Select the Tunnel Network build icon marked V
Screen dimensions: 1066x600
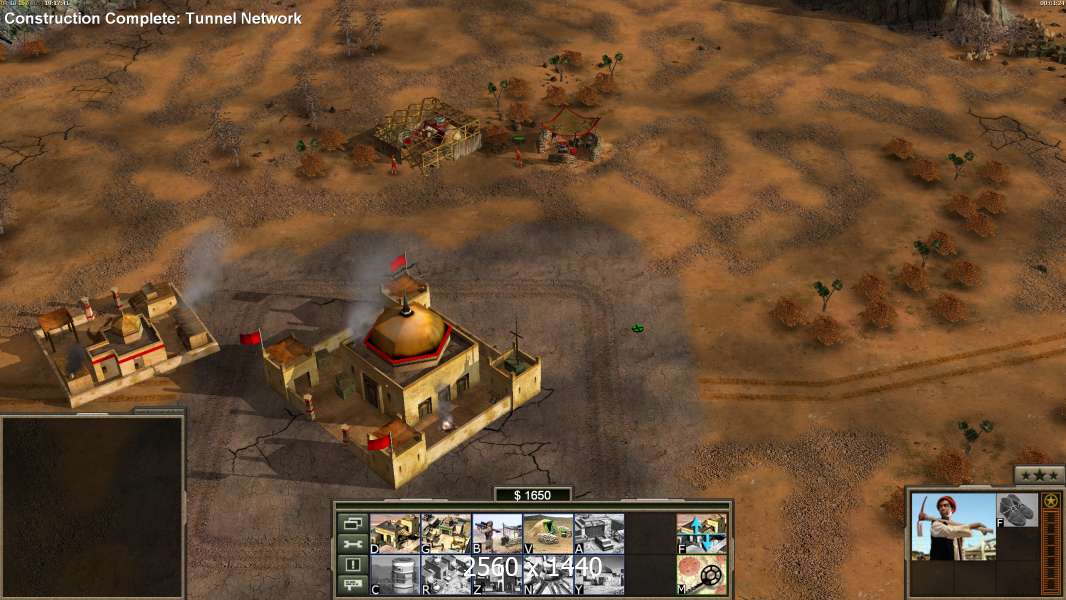[x=548, y=533]
